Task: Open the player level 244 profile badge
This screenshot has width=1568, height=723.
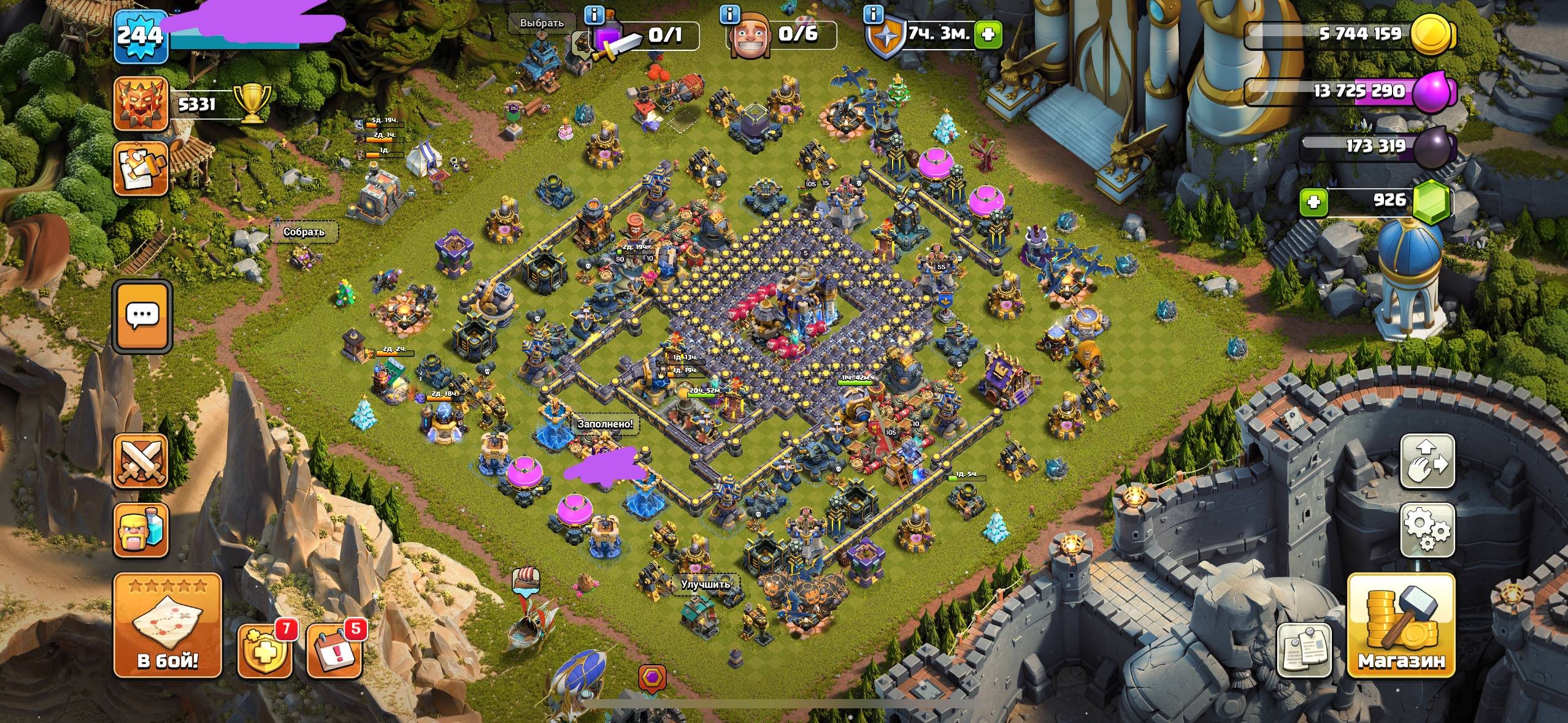Action: click(x=141, y=36)
